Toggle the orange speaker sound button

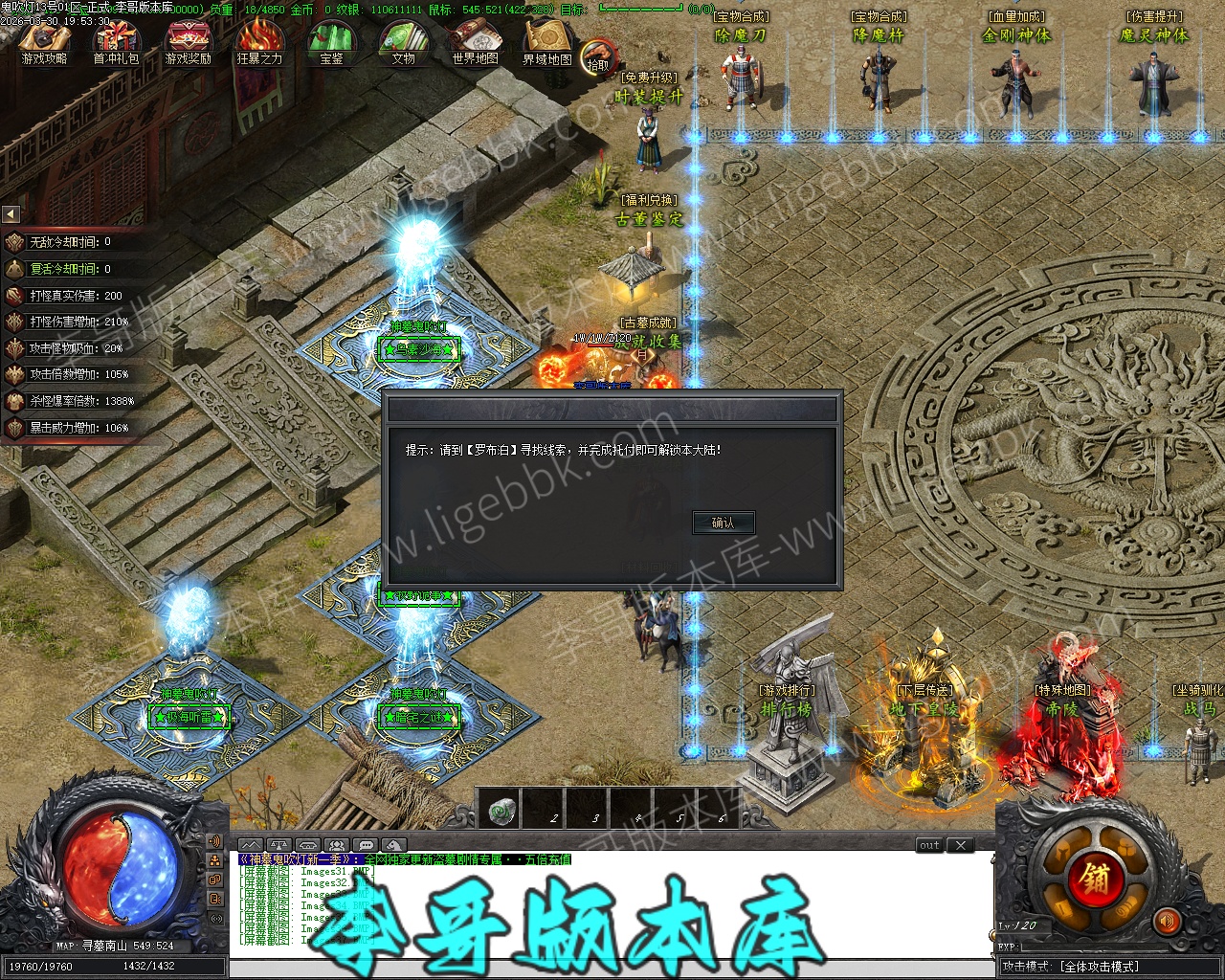click(1167, 923)
